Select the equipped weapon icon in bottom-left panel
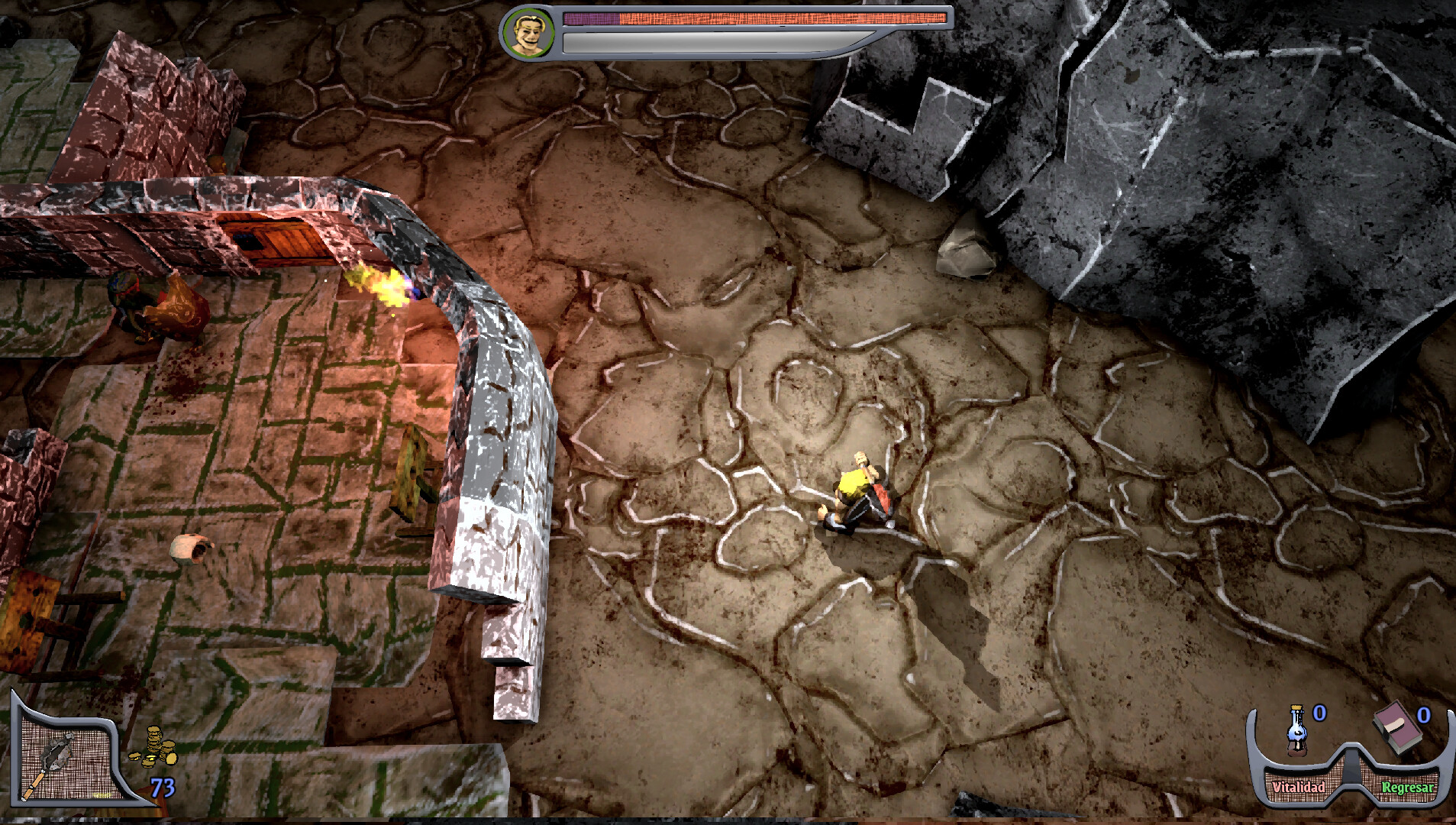1456x825 pixels. (x=57, y=752)
